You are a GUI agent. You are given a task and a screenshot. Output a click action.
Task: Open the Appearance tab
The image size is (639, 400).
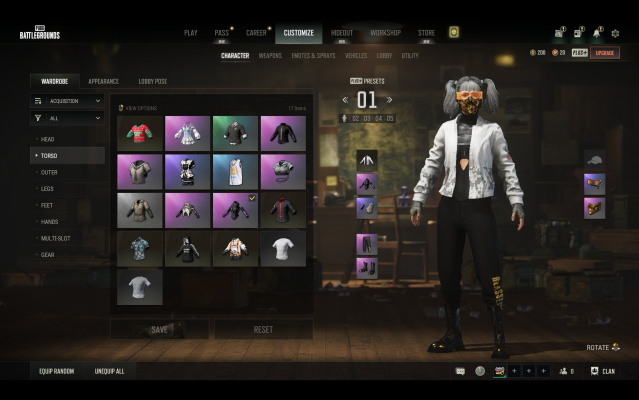[103, 81]
